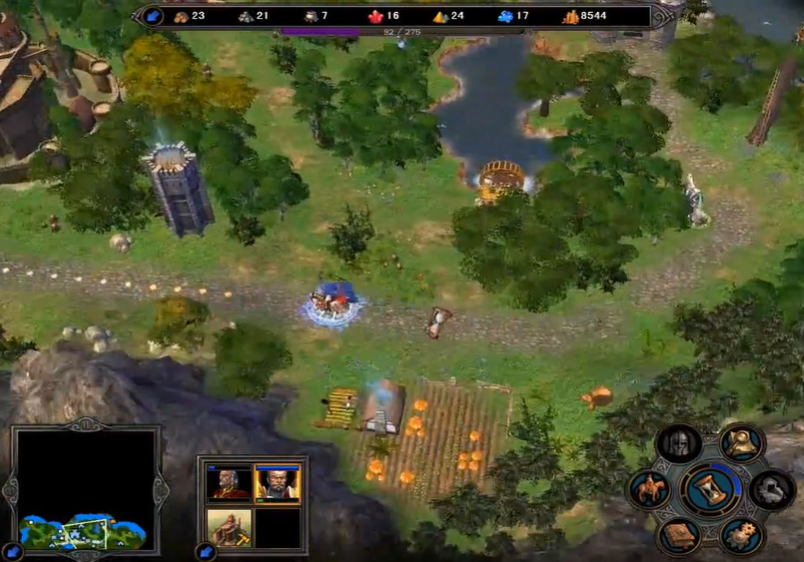Select the highlighted bearded hero portrait
The width and height of the screenshot is (804, 562).
pos(277,483)
